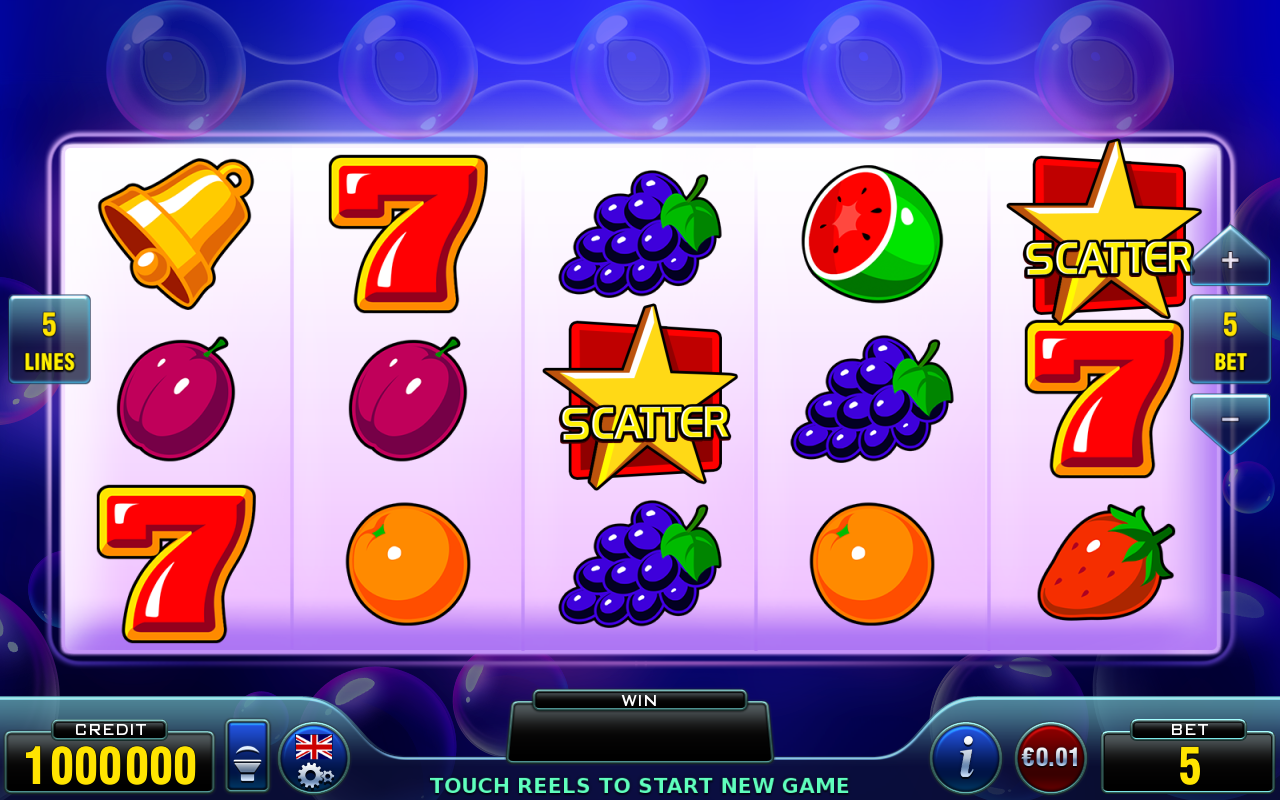The image size is (1280, 800).
Task: Click the WIN display panel
Action: click(640, 737)
